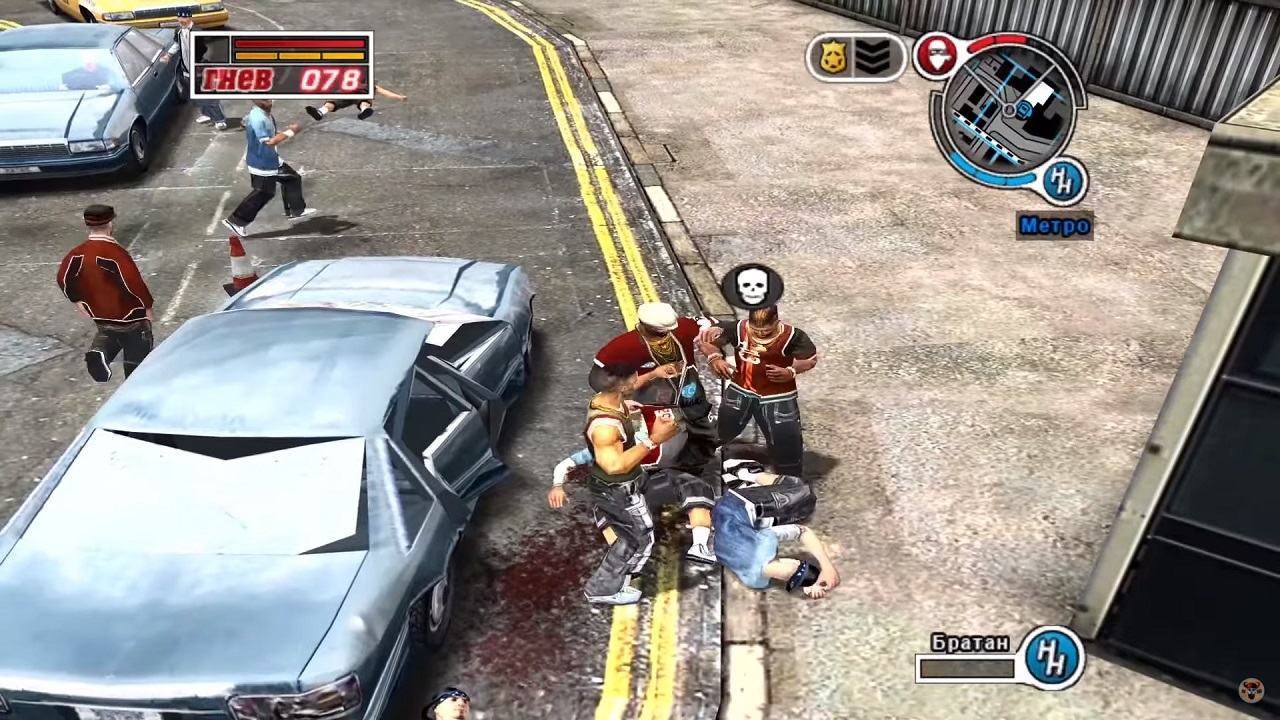Click the bull logo watermark
1280x720 pixels.
(x=1251, y=690)
